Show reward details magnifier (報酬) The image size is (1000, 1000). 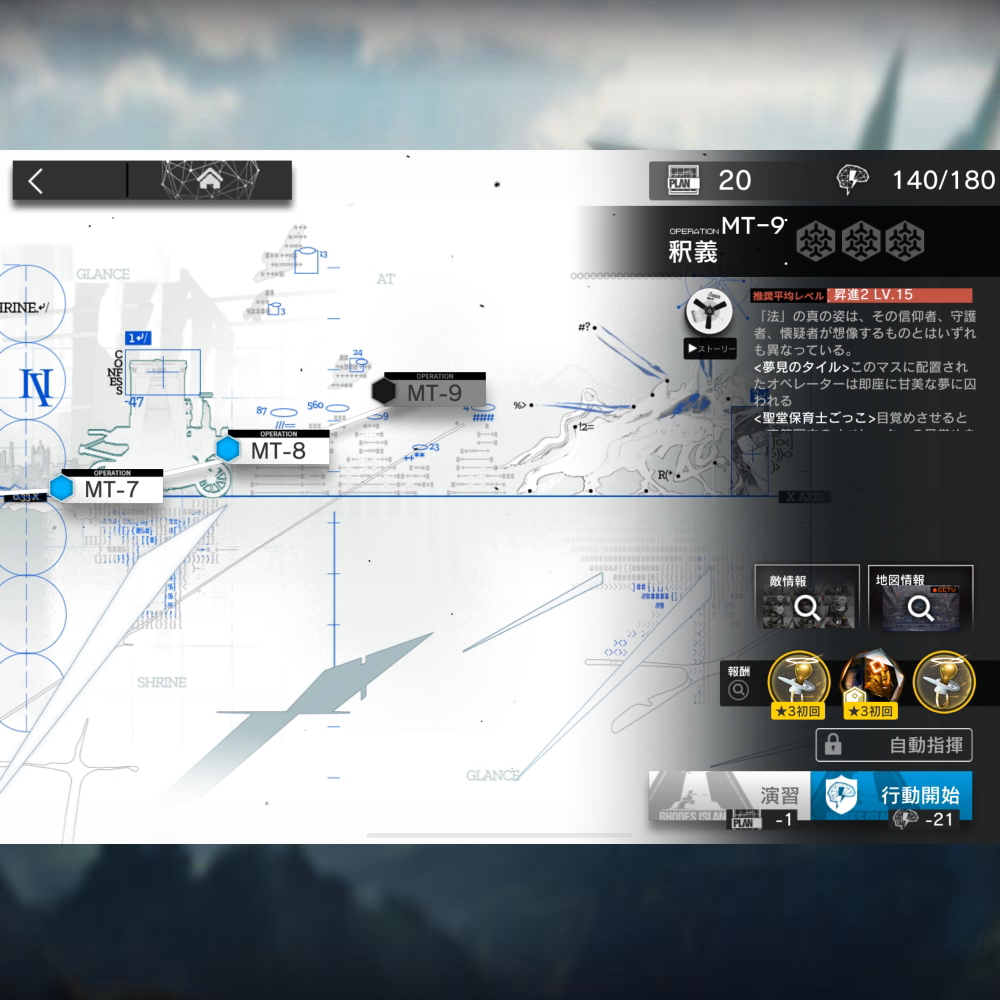click(739, 689)
